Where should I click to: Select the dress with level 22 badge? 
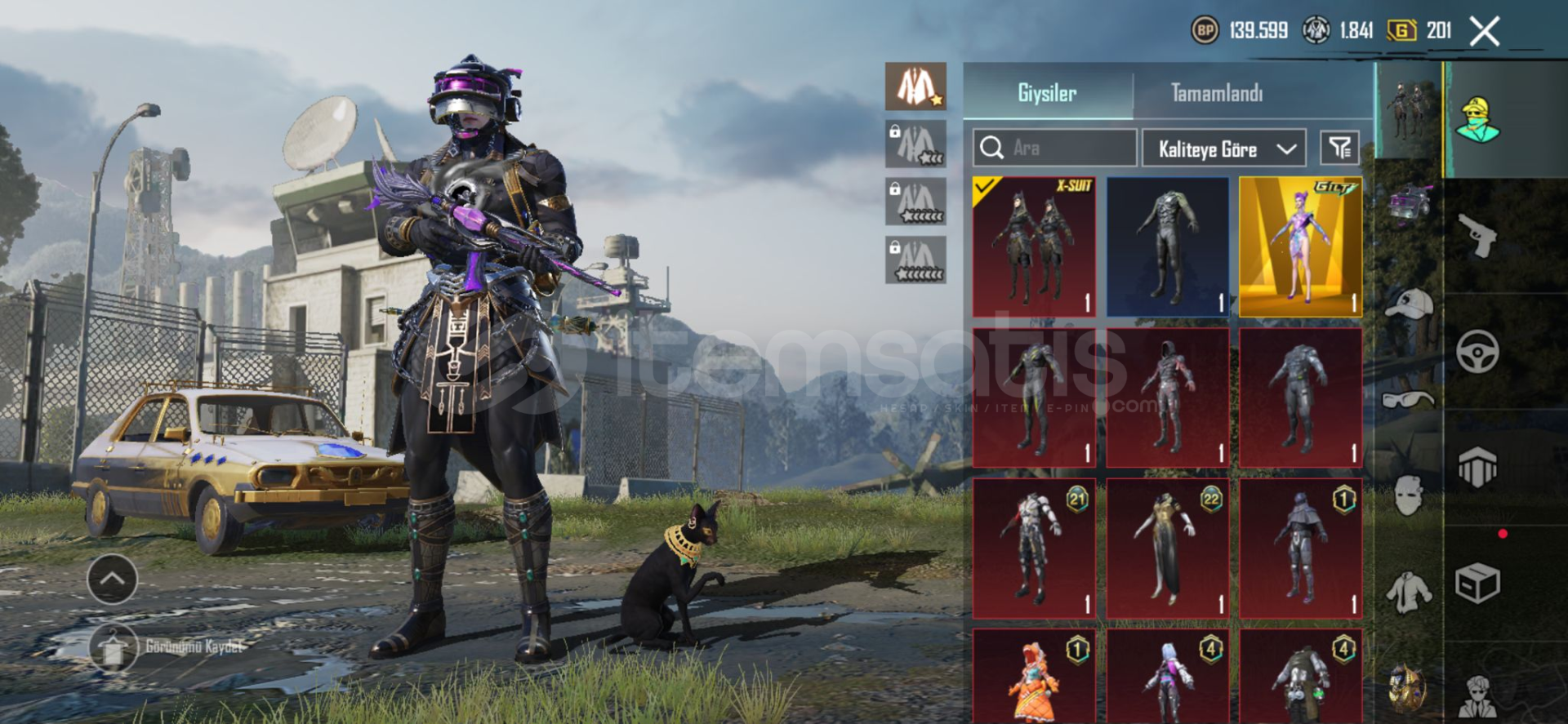pos(1167,548)
